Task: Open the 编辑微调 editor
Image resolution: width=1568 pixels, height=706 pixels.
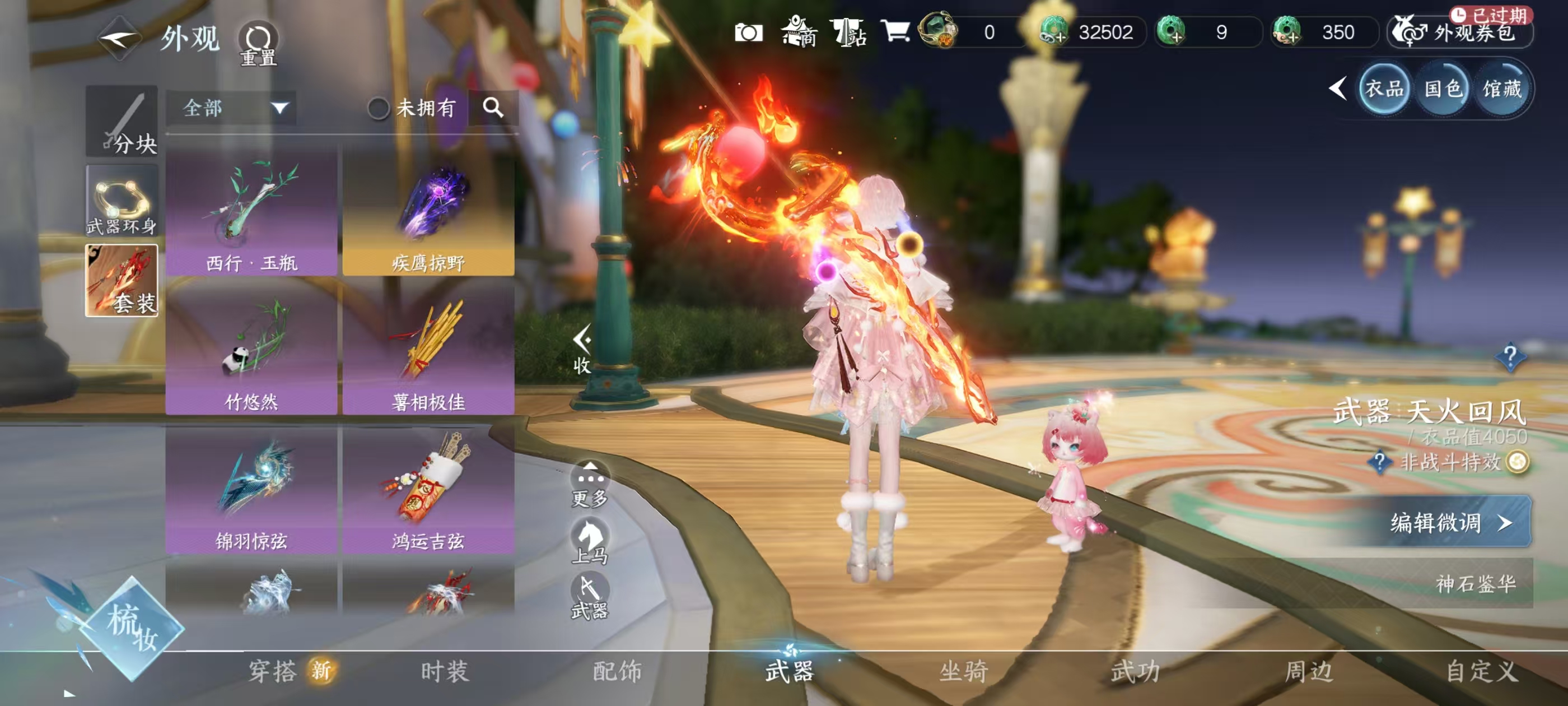Action: 1449,522
